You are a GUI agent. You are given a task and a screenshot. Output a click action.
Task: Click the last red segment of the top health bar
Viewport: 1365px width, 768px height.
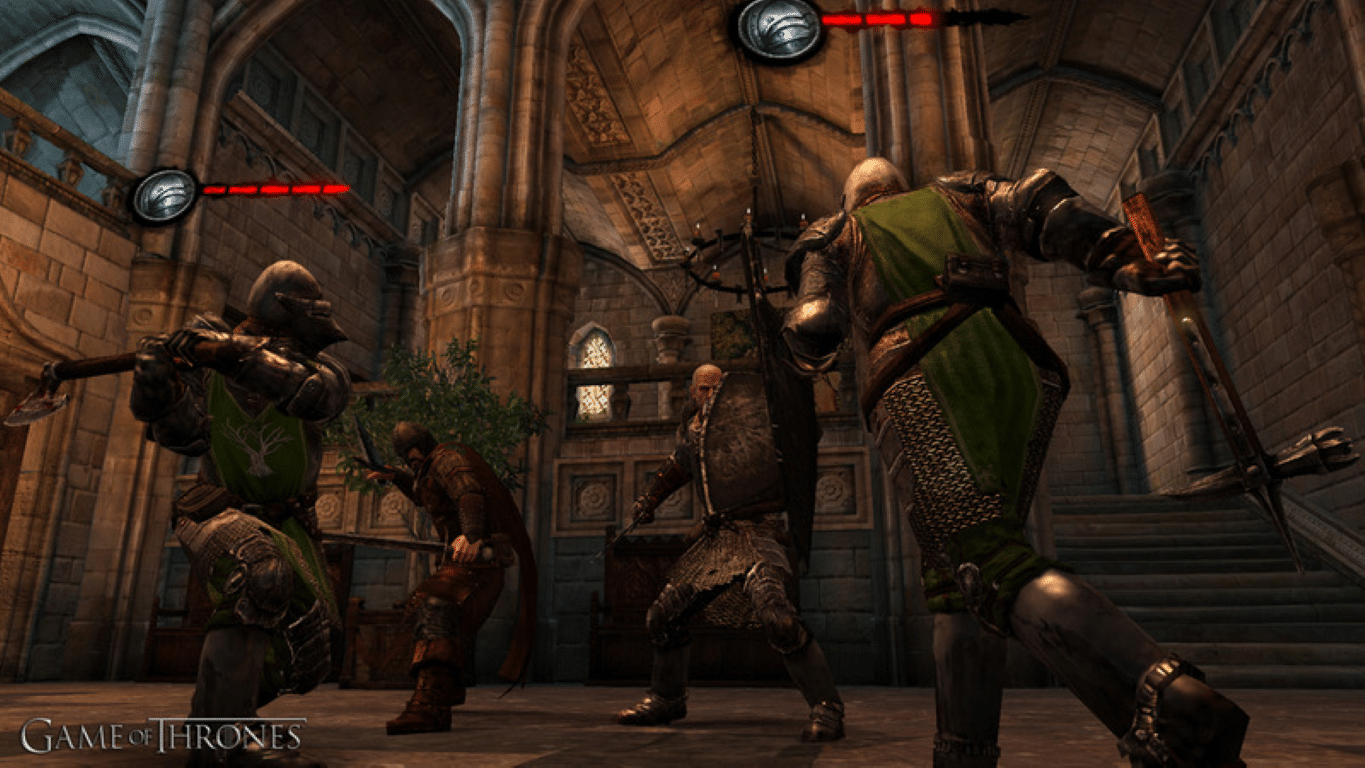coord(920,21)
